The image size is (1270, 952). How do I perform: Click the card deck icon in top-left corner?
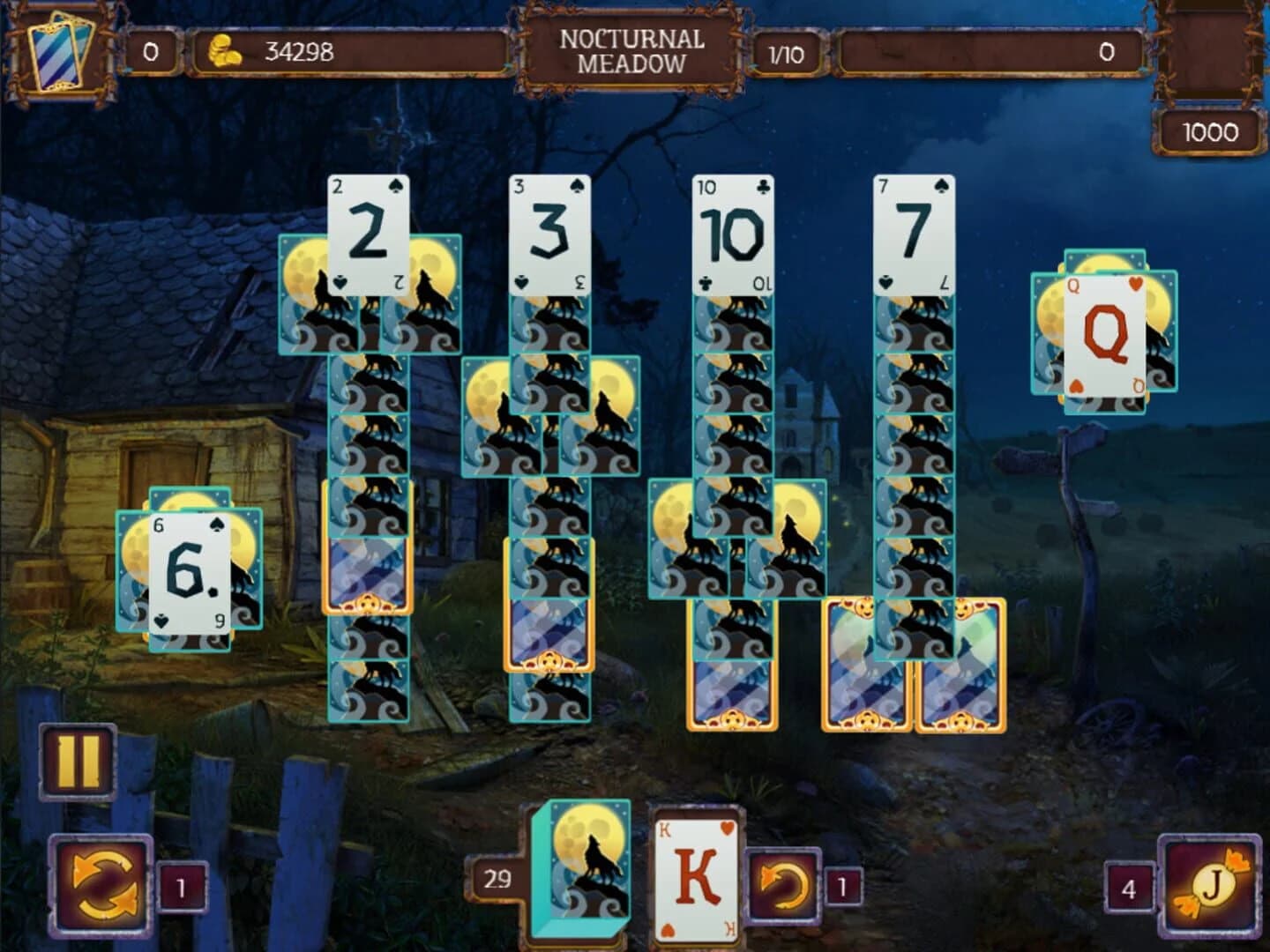(59, 48)
